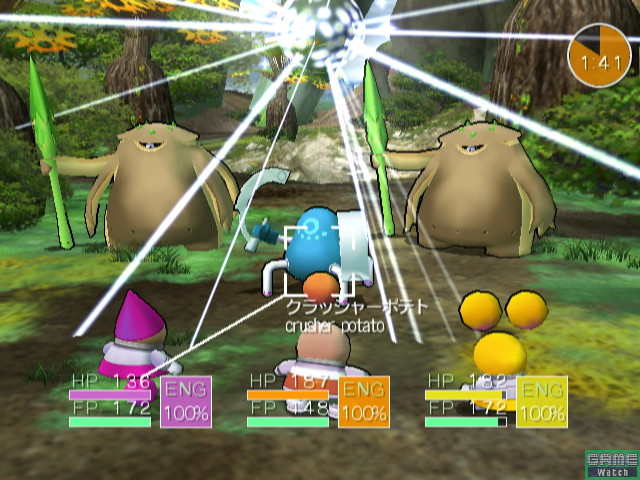This screenshot has height=480, width=640.
Task: Click the Game Watch watermark logo
Action: pyautogui.click(x=611, y=463)
